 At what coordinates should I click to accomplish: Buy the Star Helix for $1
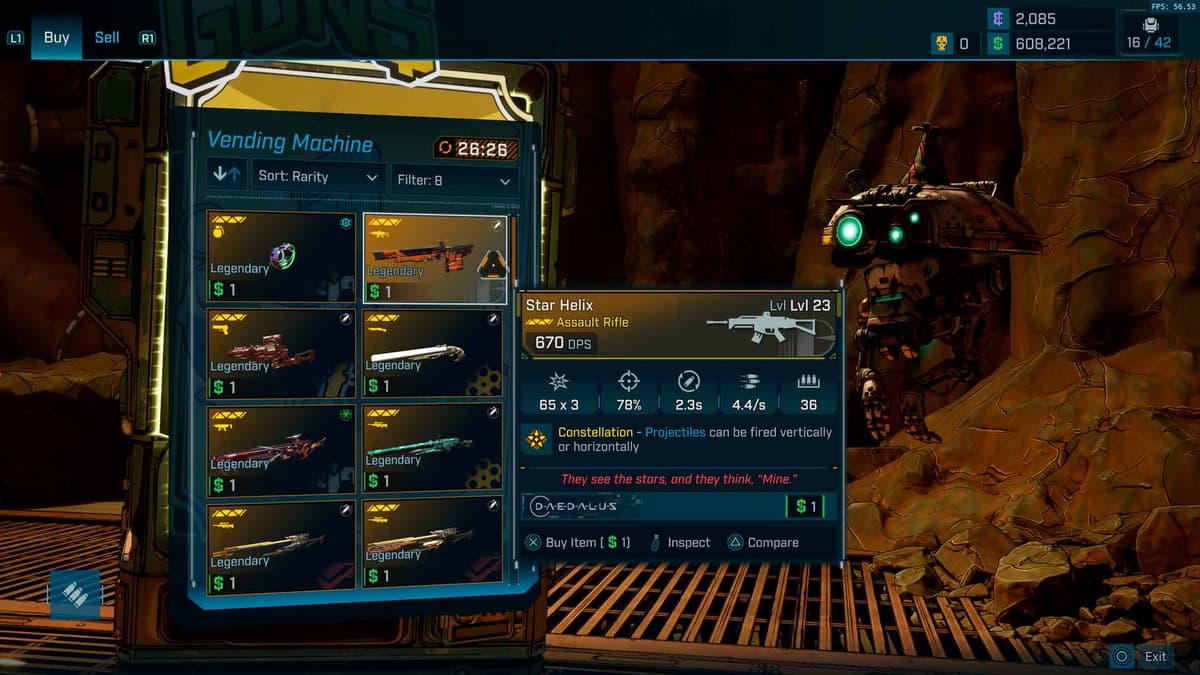(x=578, y=542)
